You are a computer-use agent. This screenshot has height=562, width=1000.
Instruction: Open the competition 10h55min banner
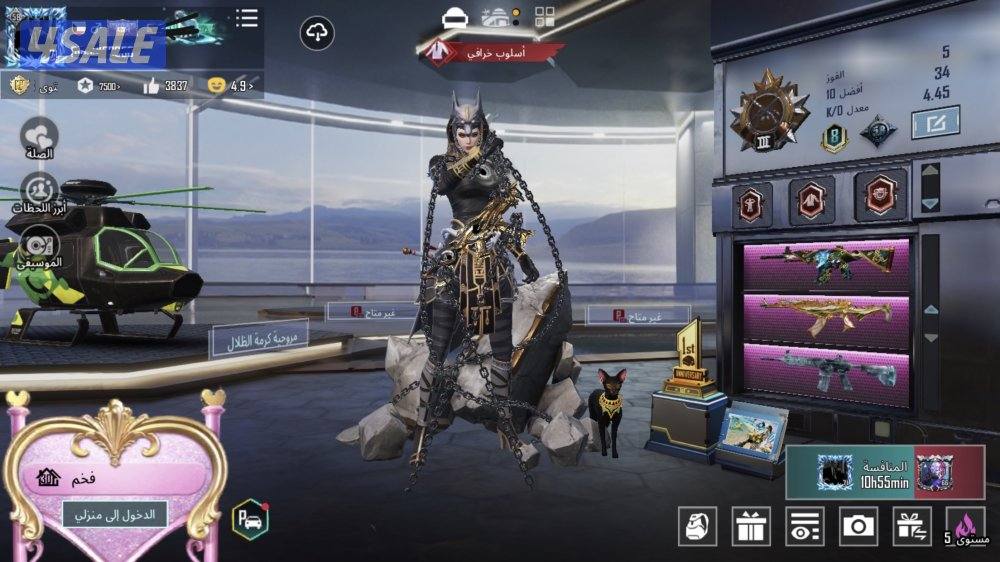885,471
